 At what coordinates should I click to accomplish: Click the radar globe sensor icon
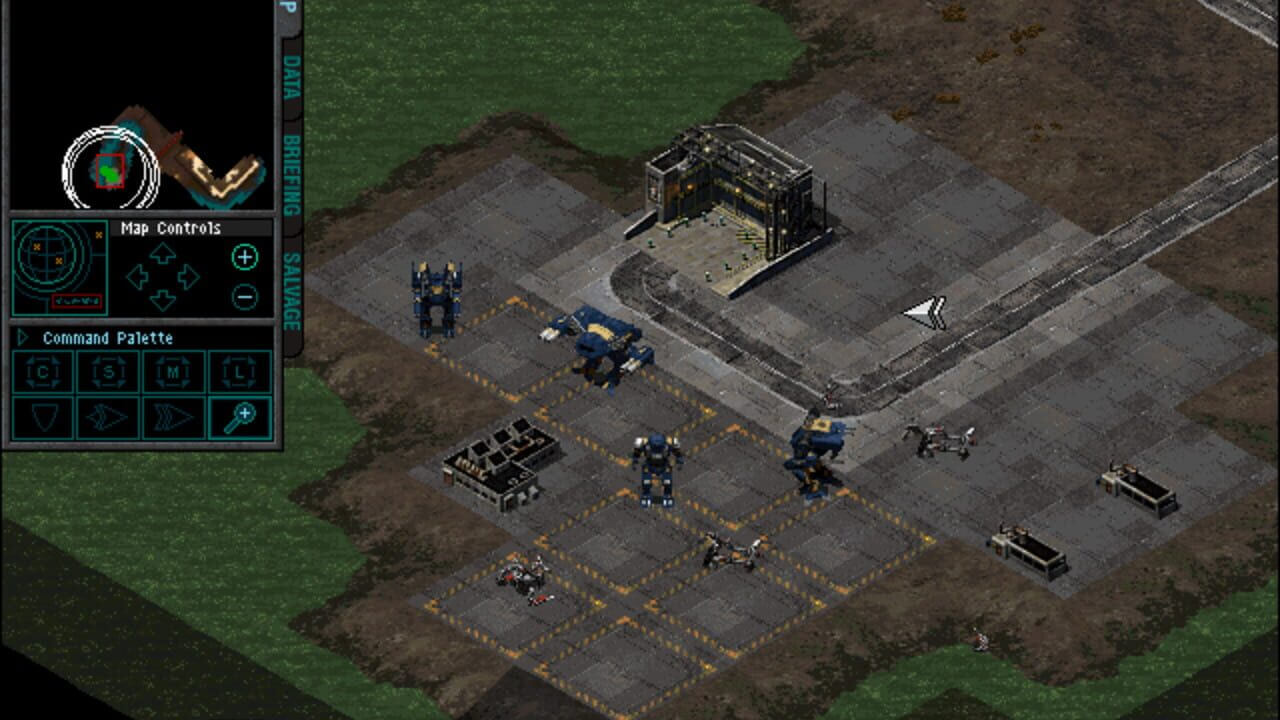pos(59,267)
